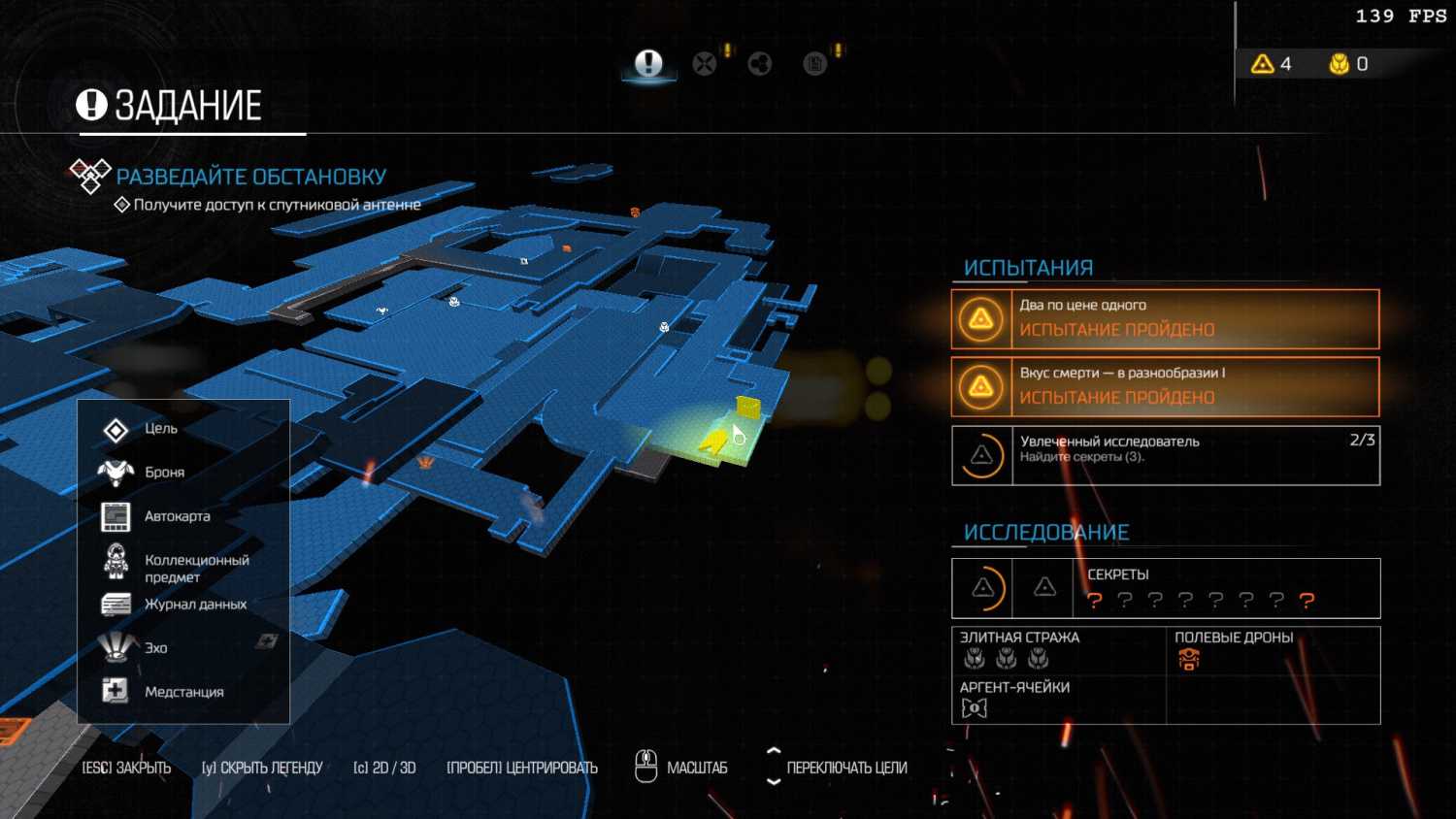Screen dimensions: 1456x819
Task: Click the 'Аргент-ячейки' icon
Action: click(975, 708)
